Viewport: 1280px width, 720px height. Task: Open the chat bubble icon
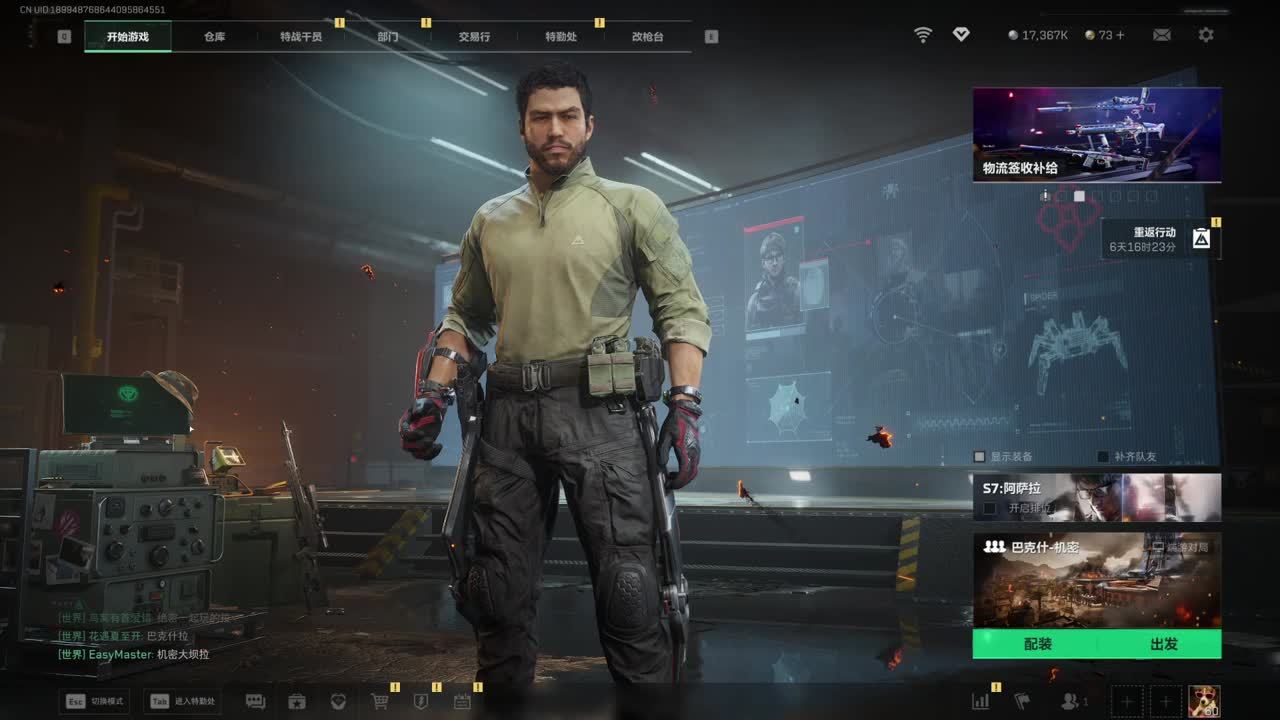point(255,702)
